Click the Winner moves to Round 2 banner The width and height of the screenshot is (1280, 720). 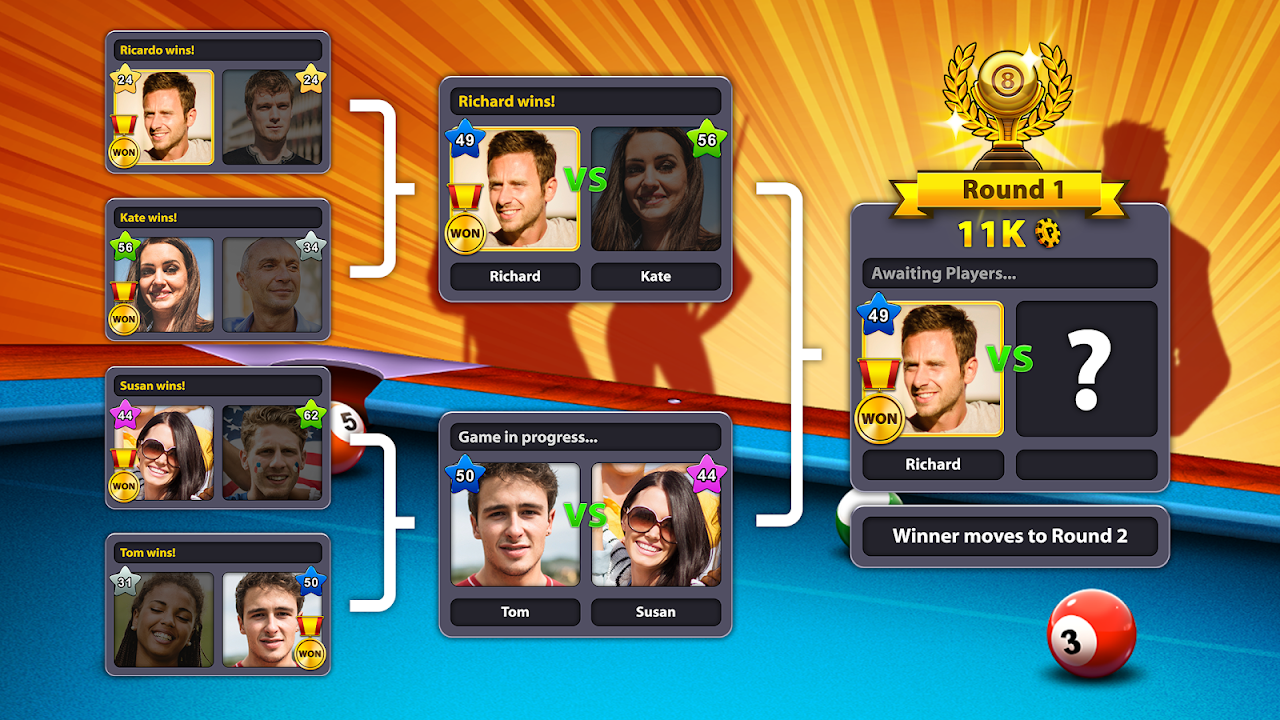(1010, 536)
